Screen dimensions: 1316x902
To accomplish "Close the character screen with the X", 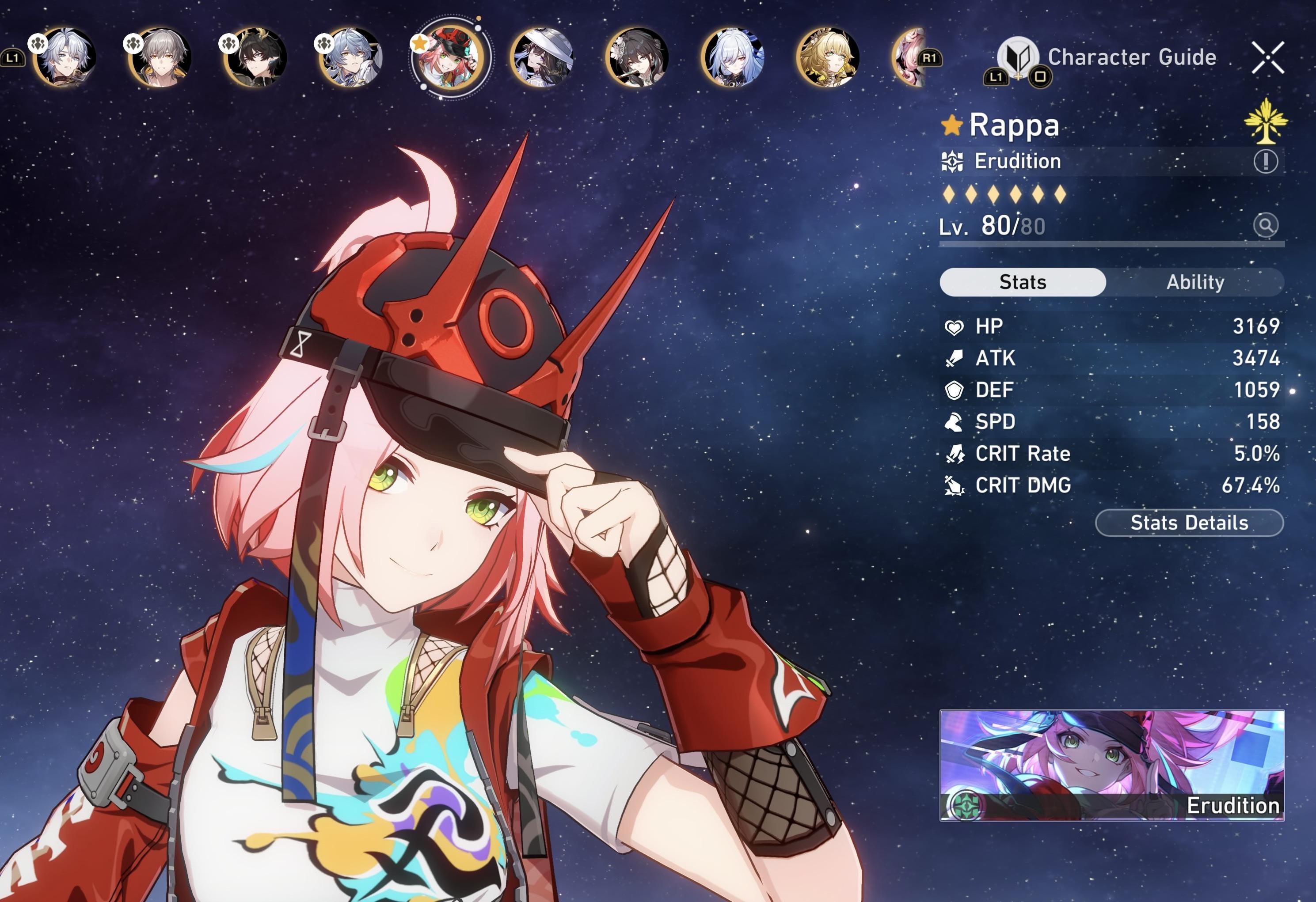I will (1267, 58).
